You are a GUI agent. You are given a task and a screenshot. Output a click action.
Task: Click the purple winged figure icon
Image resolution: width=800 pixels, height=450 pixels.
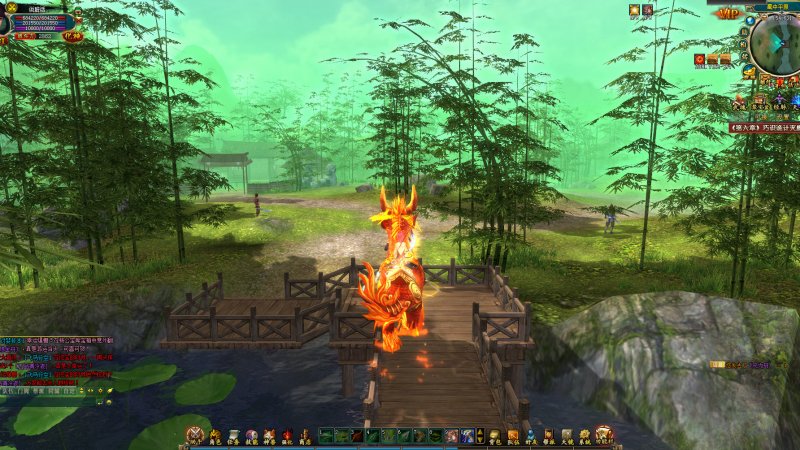point(778,101)
